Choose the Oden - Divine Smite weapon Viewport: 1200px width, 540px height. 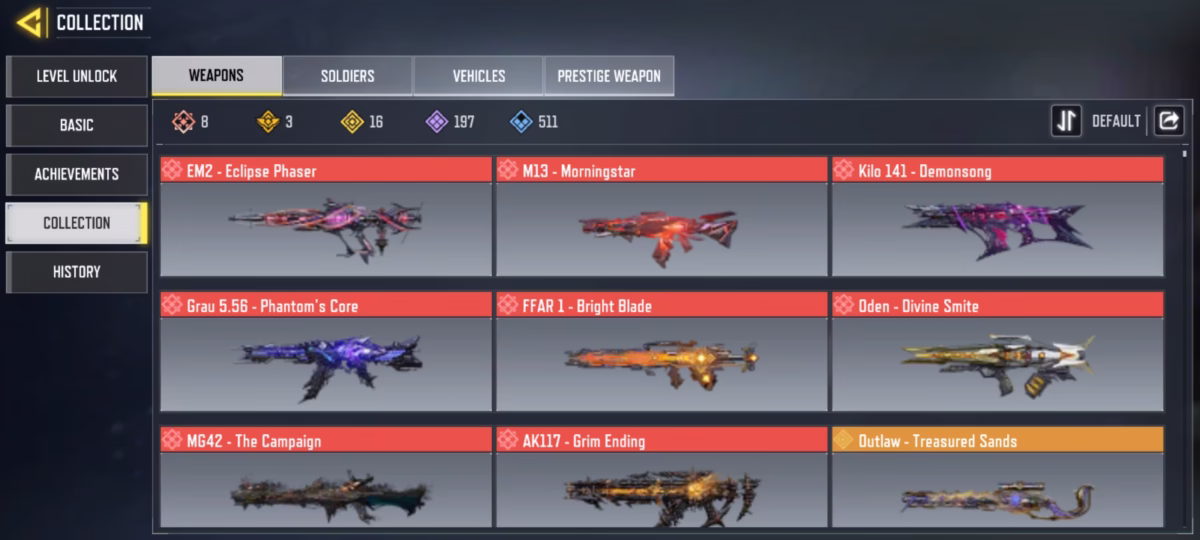pyautogui.click(x=997, y=352)
